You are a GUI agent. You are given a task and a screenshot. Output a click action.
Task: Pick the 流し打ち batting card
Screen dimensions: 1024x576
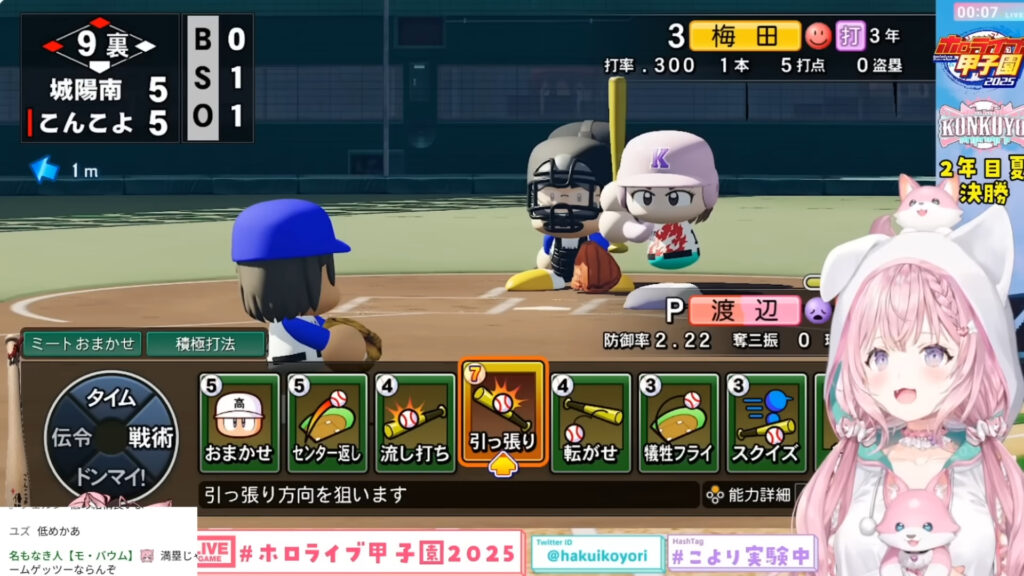(415, 422)
